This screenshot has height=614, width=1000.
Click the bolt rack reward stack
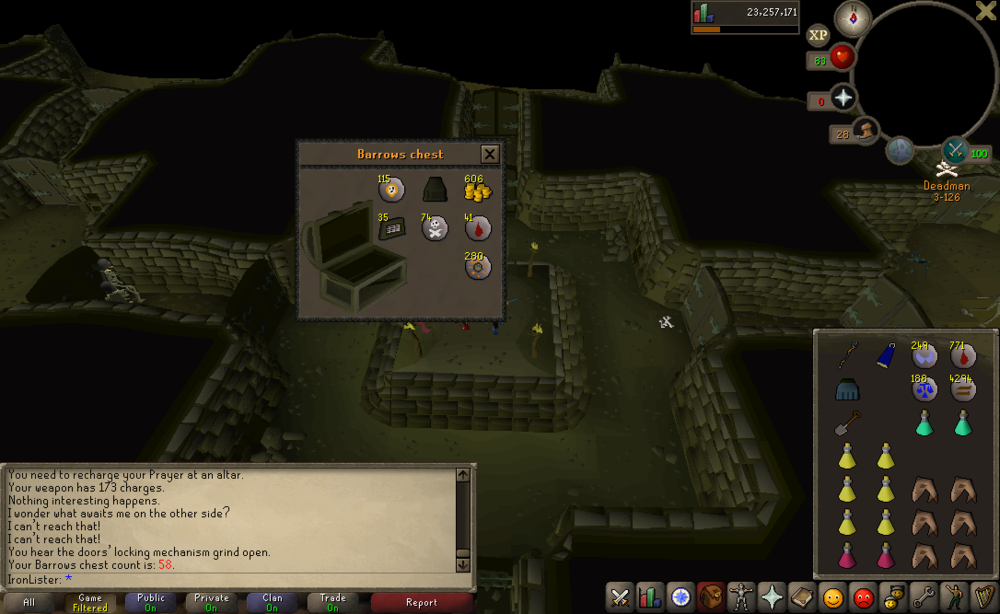click(391, 228)
